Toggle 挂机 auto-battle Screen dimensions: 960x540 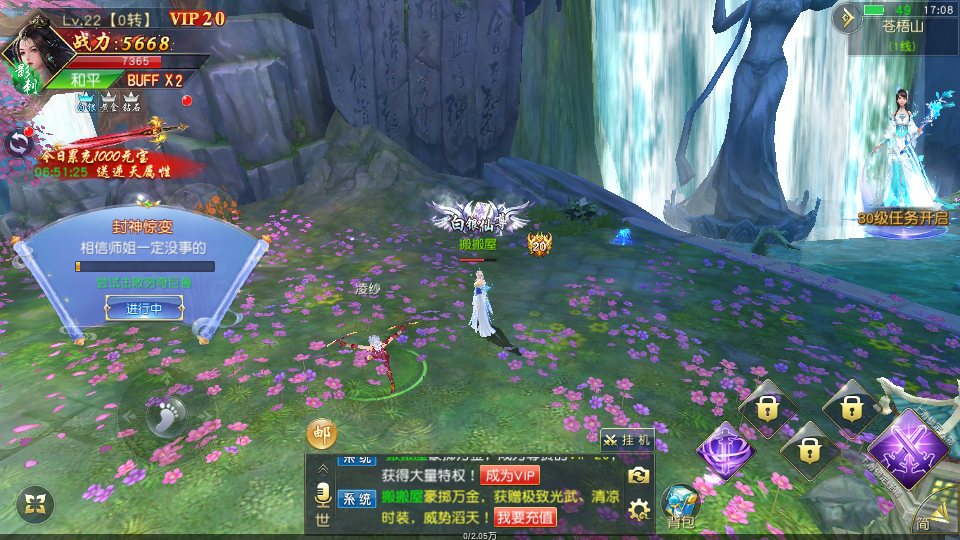[627, 439]
